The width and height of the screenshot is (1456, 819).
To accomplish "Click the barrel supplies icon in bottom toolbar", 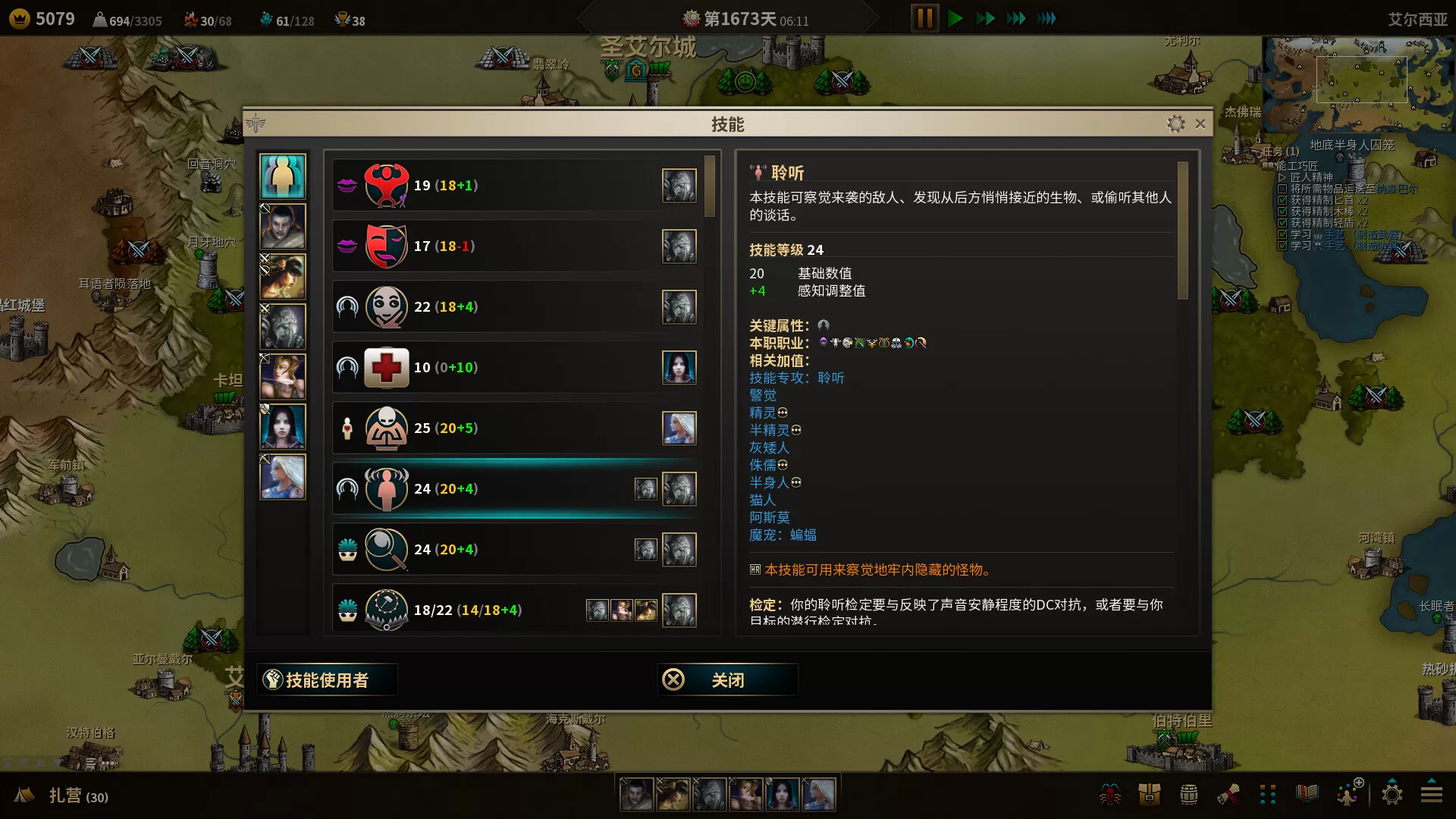I will click(1189, 794).
